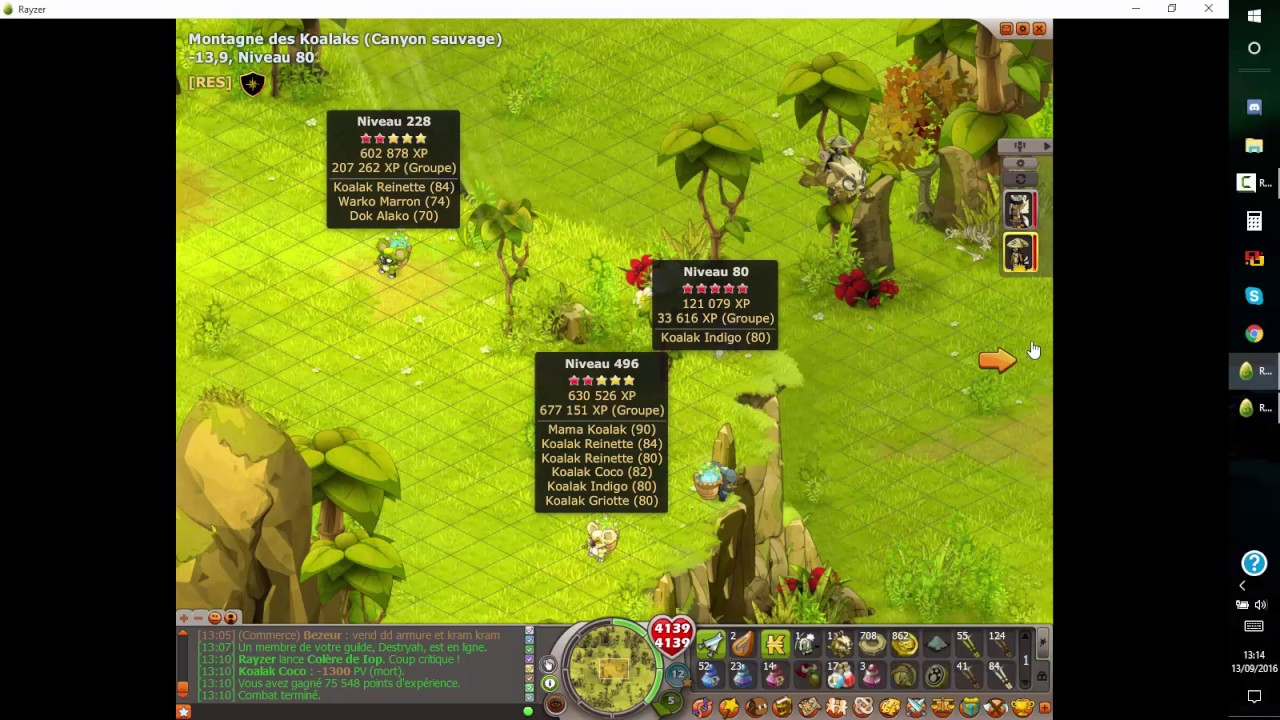Click the party refresh arrows button
Viewport: 1280px width, 720px height.
[1020, 179]
